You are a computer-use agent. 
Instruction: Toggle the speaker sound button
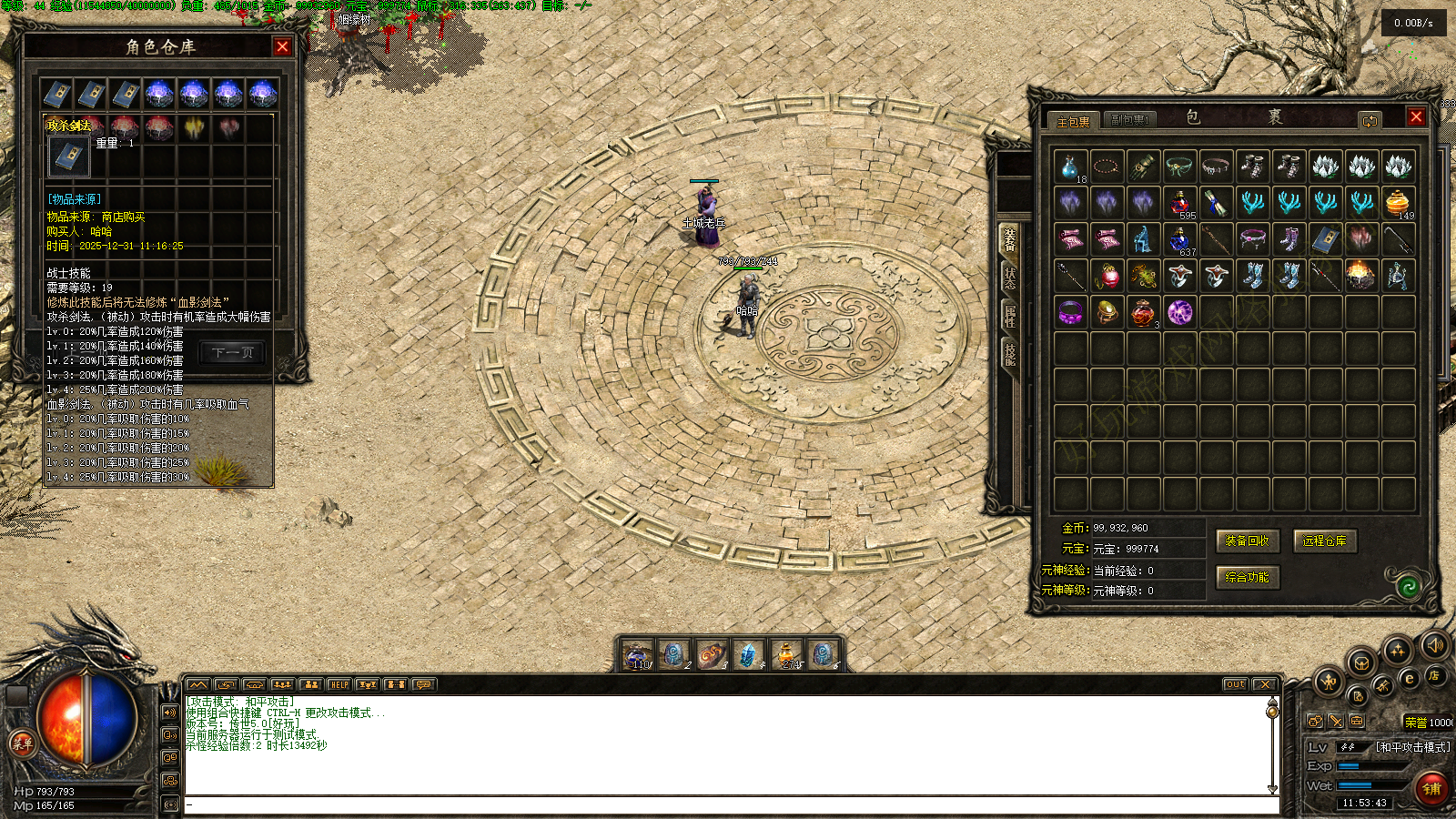[x=1435, y=645]
